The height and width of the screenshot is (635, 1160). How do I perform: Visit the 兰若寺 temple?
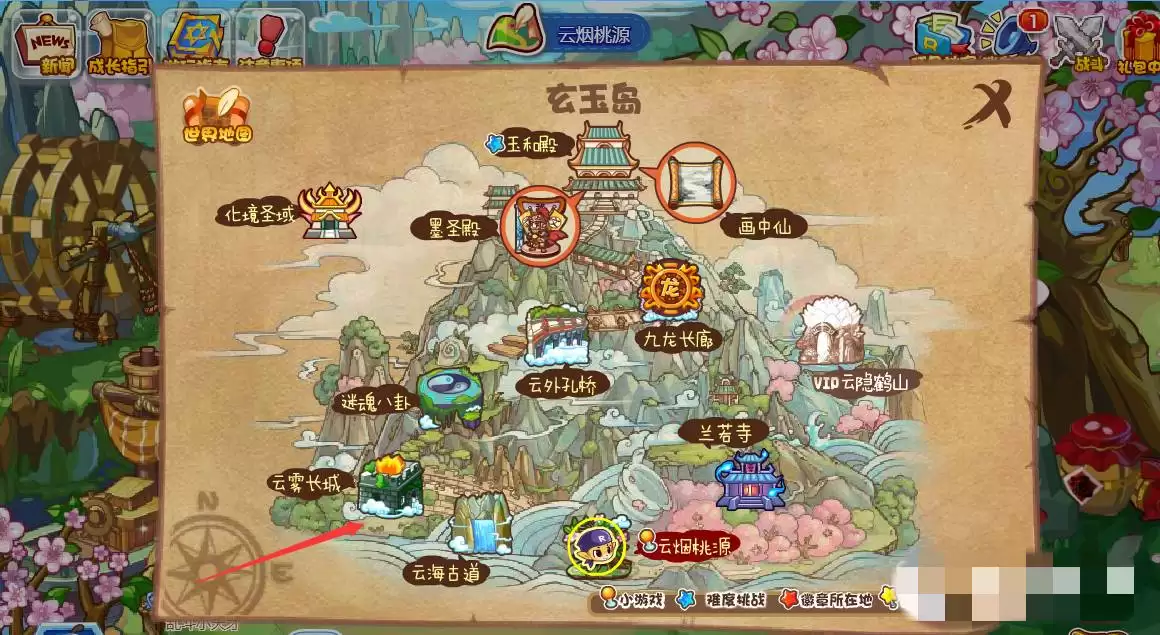point(750,479)
